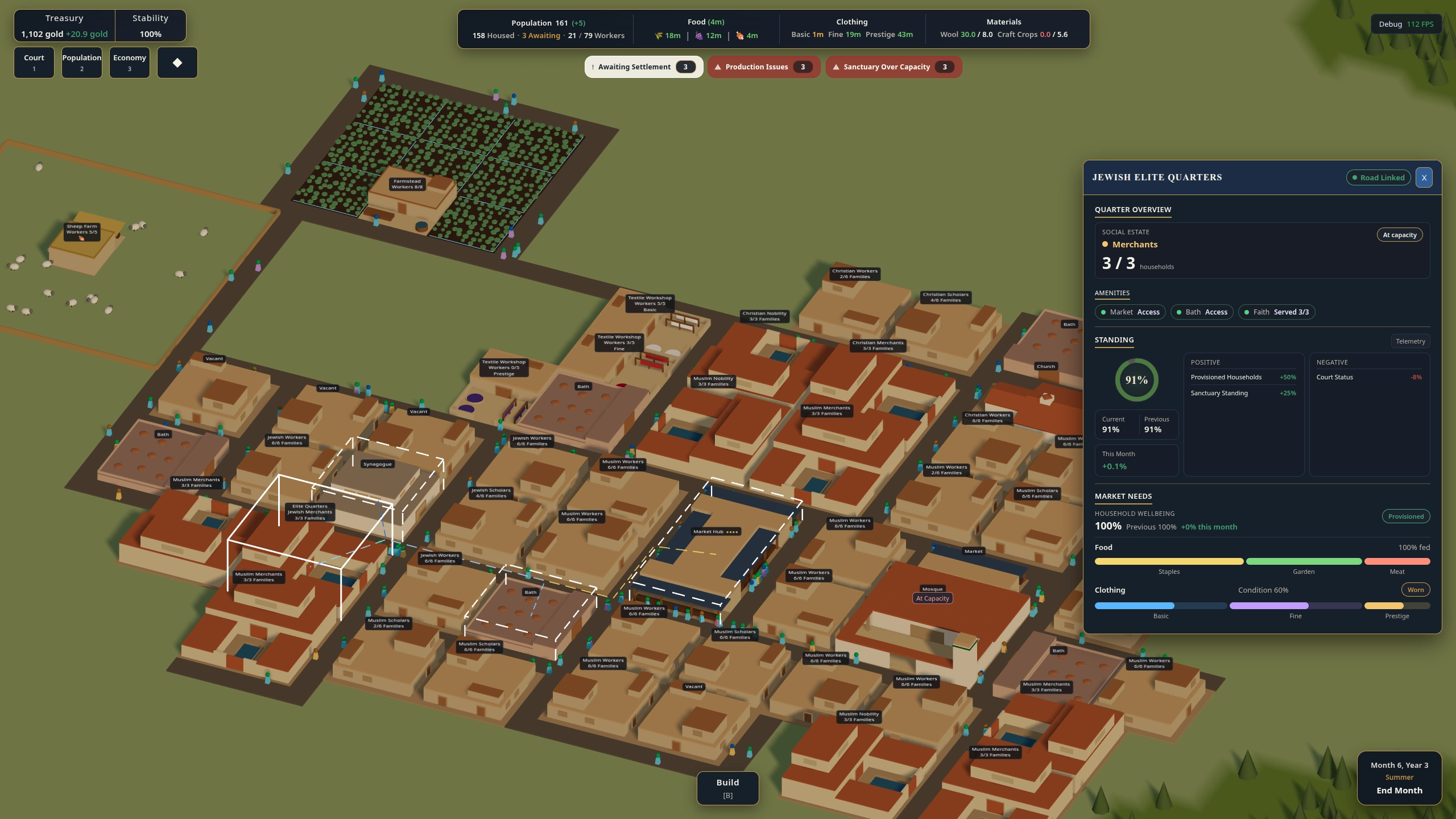
Task: Open the Build menu
Action: coord(727,788)
